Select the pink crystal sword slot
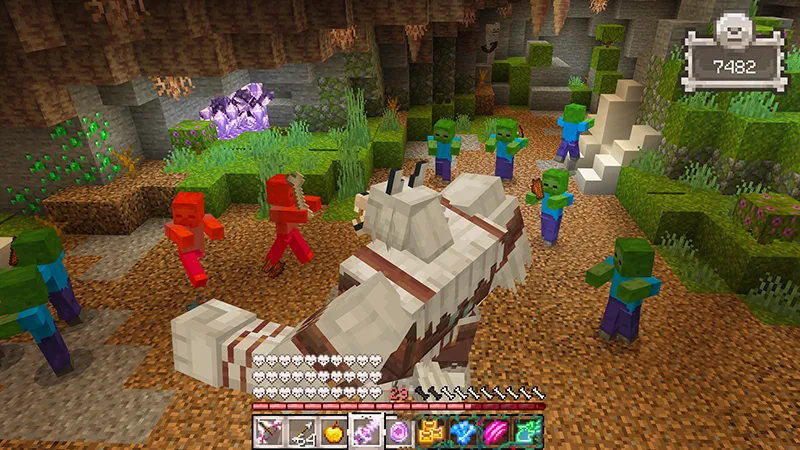The height and width of the screenshot is (450, 800). 367,432
